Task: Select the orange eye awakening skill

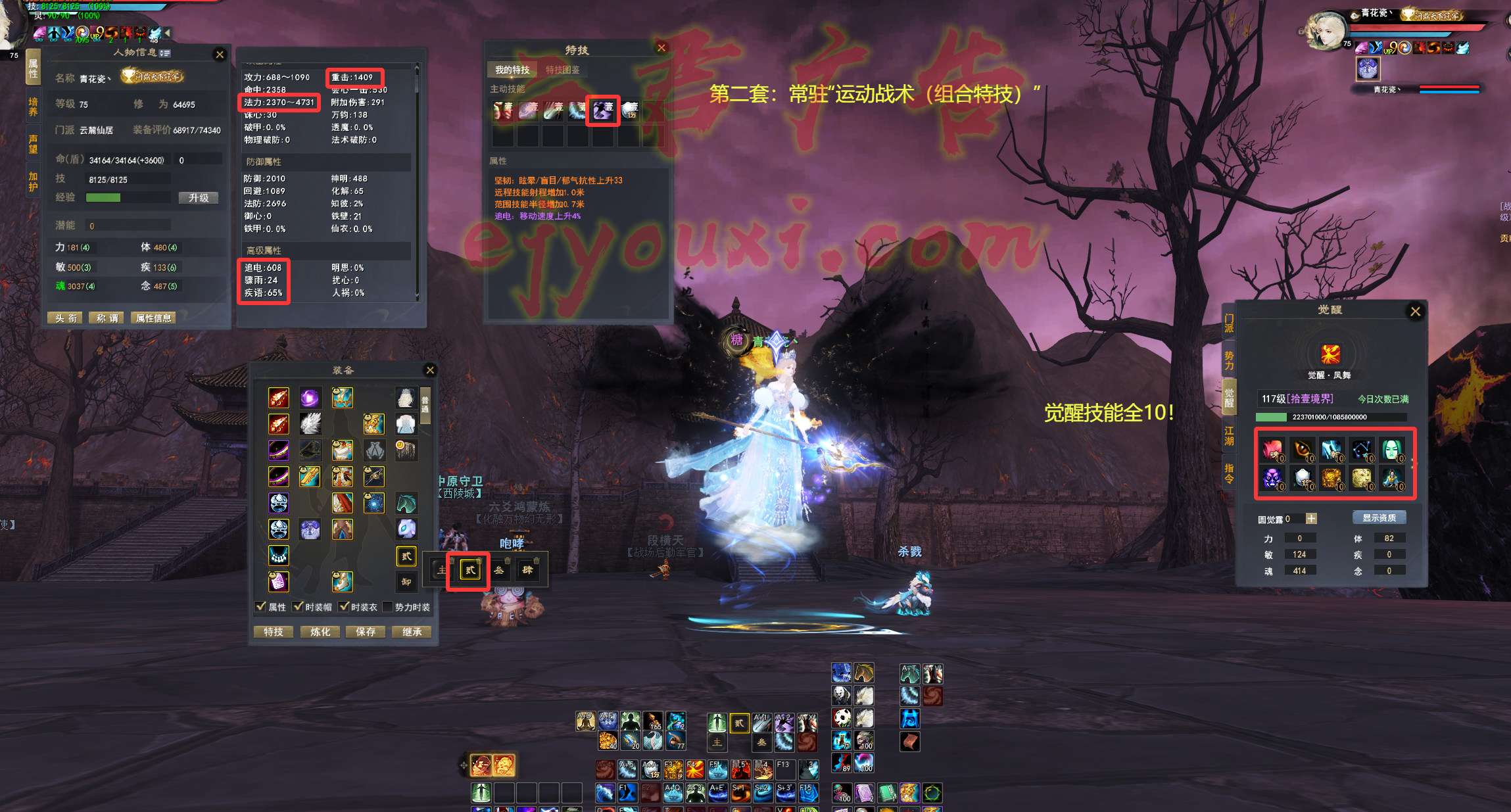Action: (1302, 449)
